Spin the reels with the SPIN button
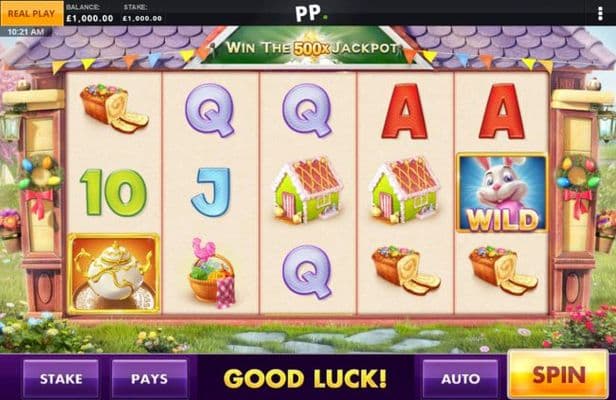 [x=558, y=376]
